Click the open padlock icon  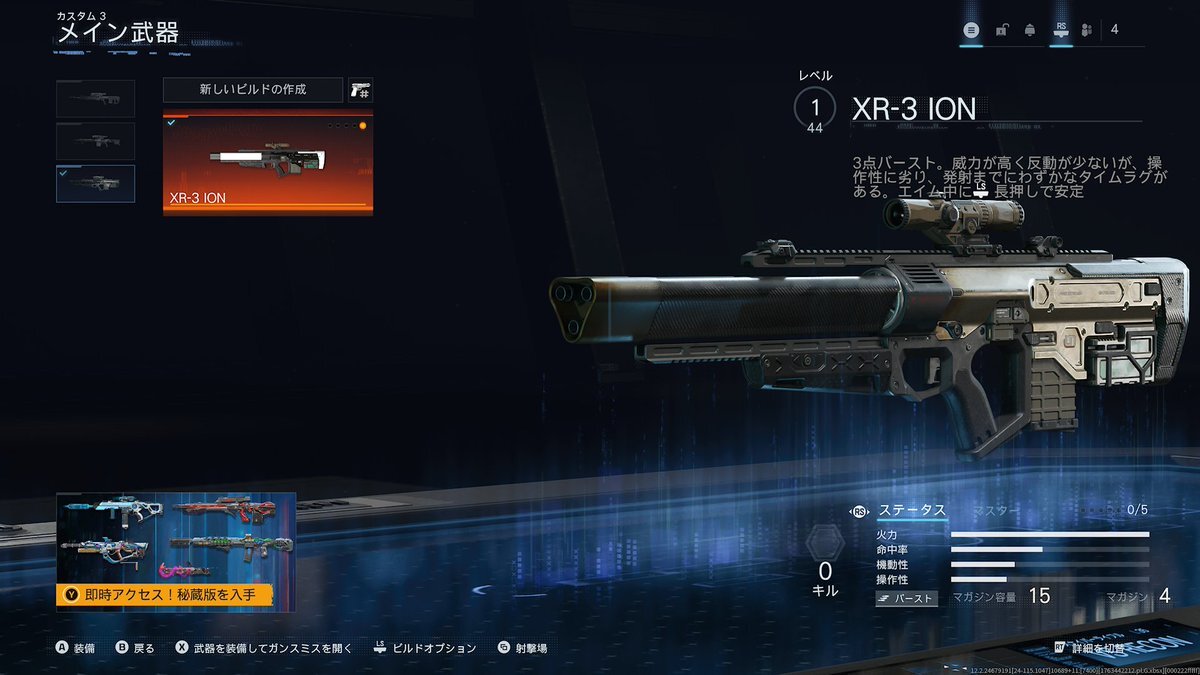coord(1001,30)
